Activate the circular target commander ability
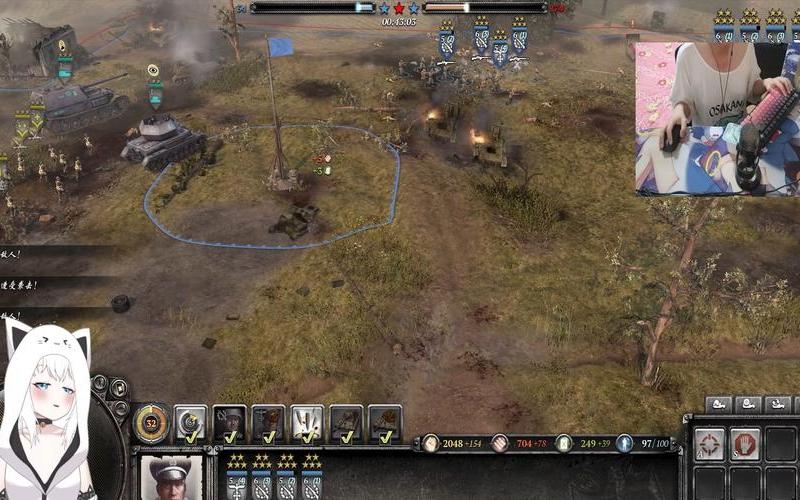800x500 pixels. tap(190, 423)
